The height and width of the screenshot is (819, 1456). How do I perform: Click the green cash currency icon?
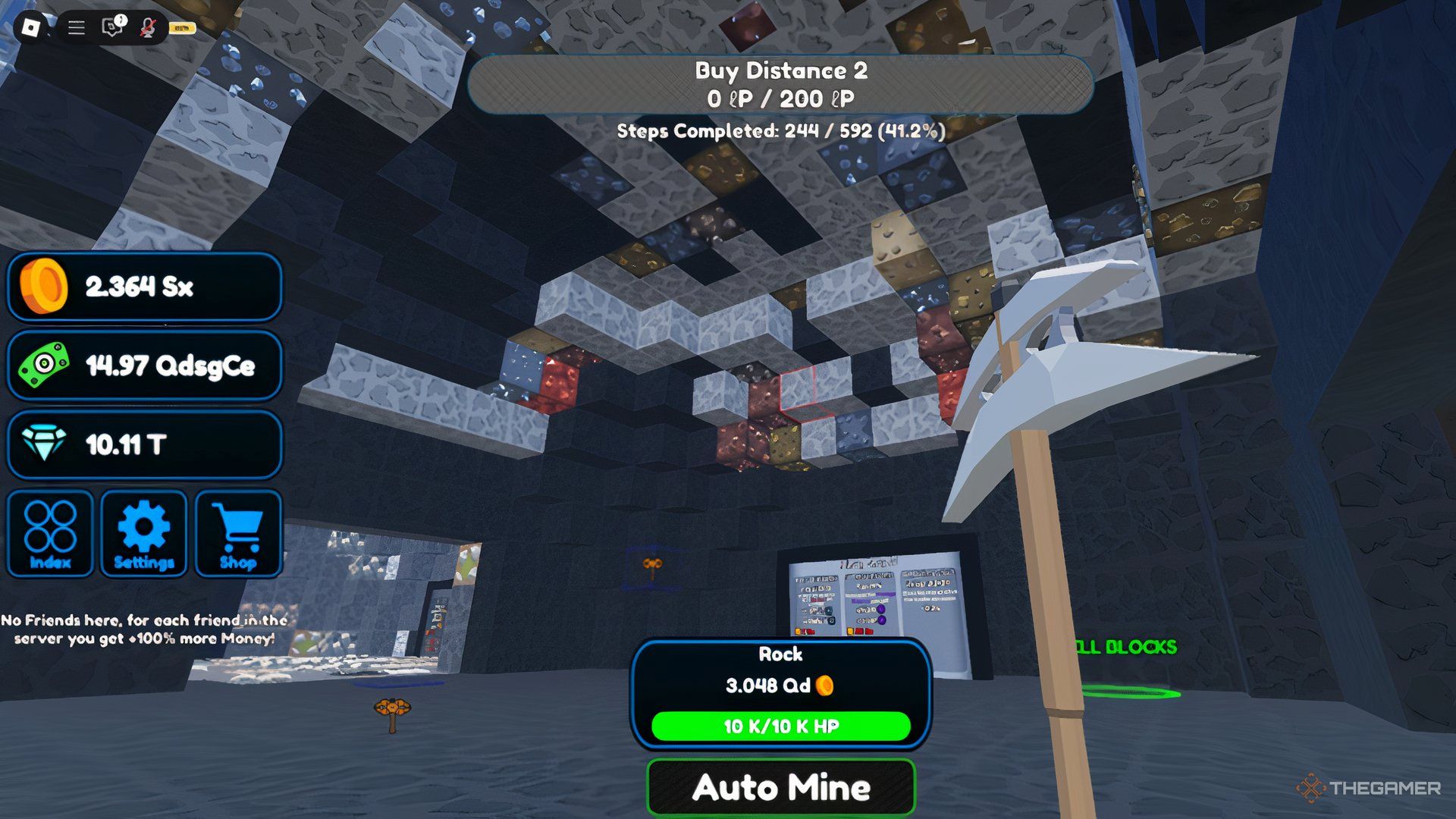tap(42, 366)
